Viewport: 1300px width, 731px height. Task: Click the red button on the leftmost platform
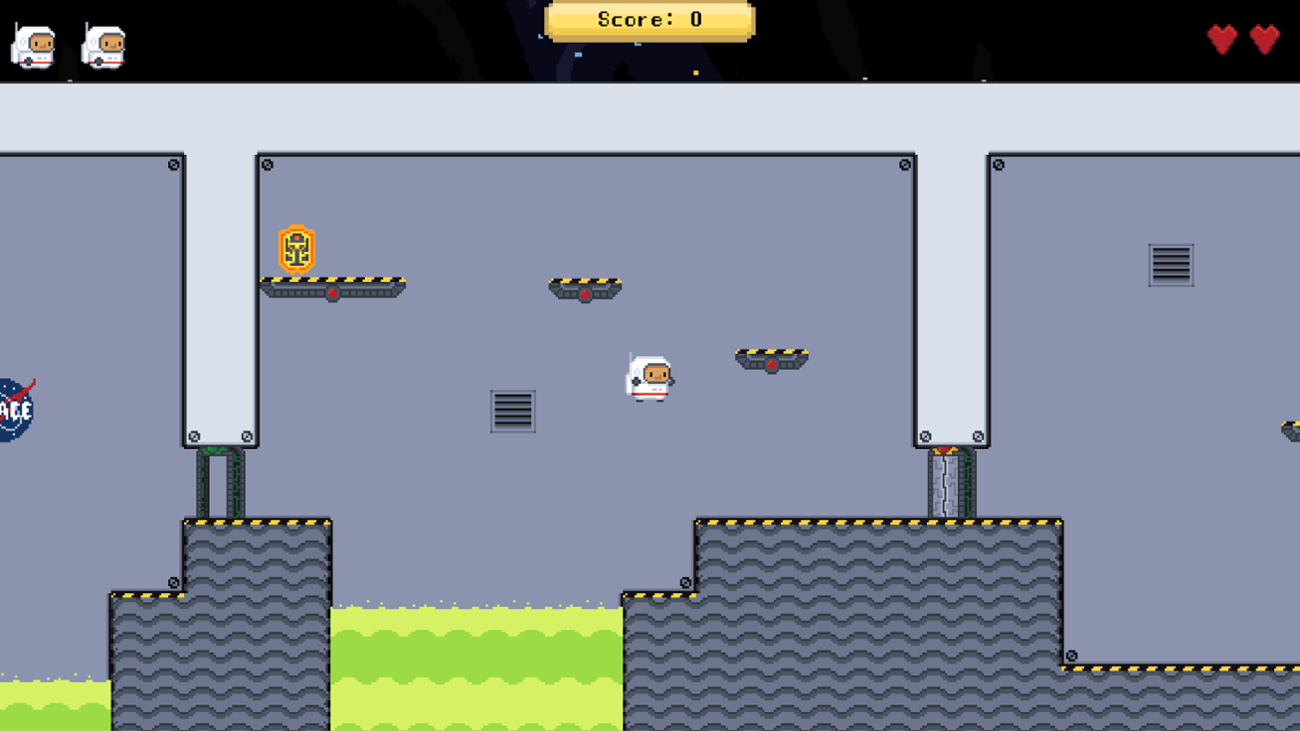pyautogui.click(x=331, y=293)
